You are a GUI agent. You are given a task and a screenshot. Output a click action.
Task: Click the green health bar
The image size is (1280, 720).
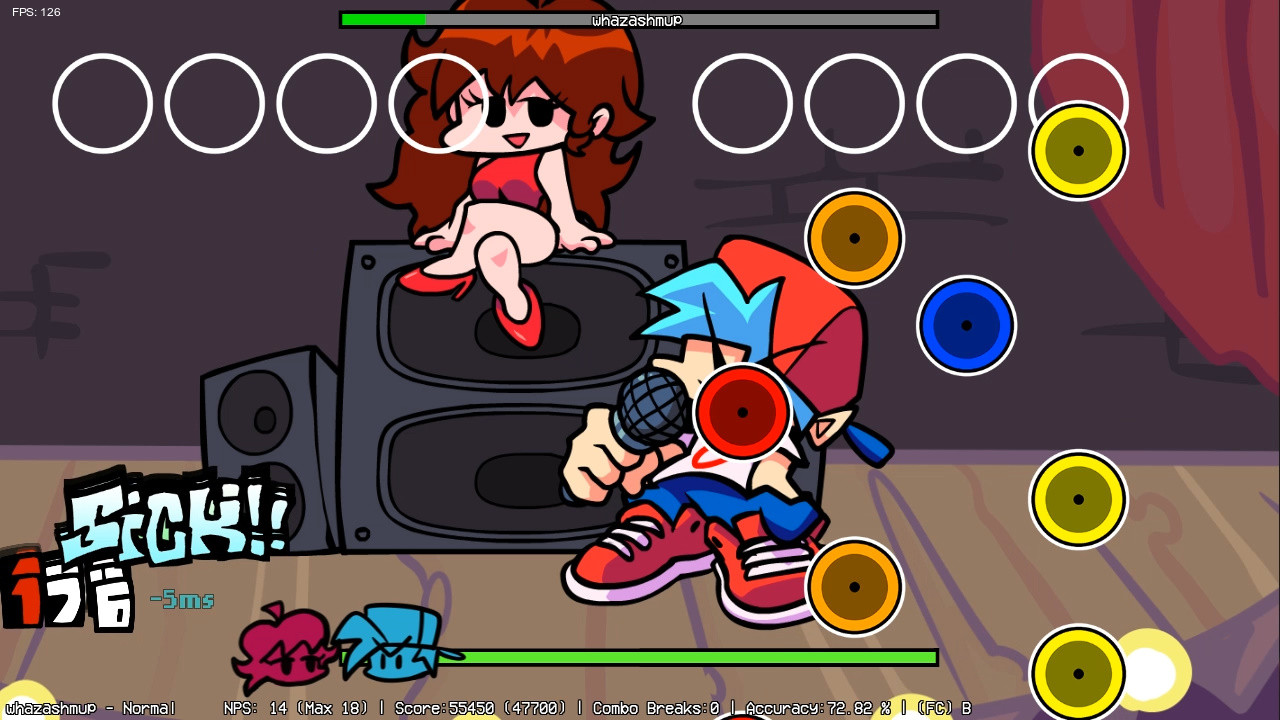700,656
